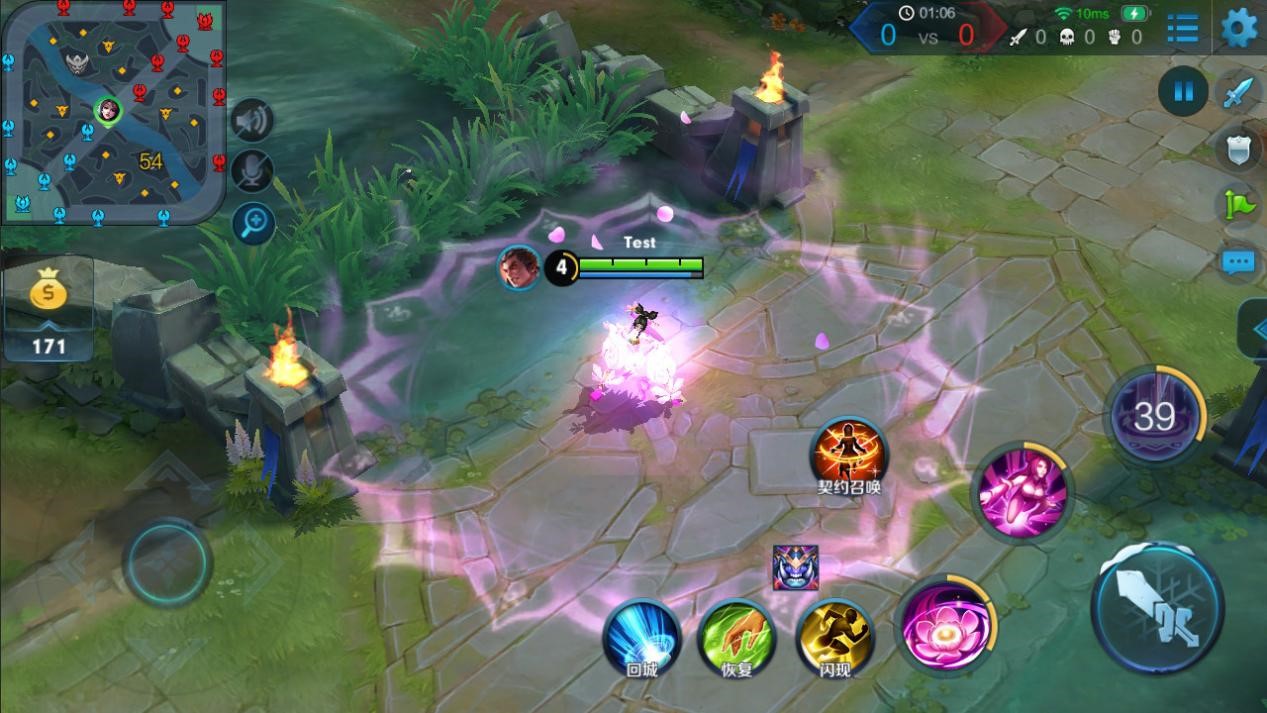Screen dimensions: 1267x713
Task: Toggle the muted microphone button
Action: [253, 171]
